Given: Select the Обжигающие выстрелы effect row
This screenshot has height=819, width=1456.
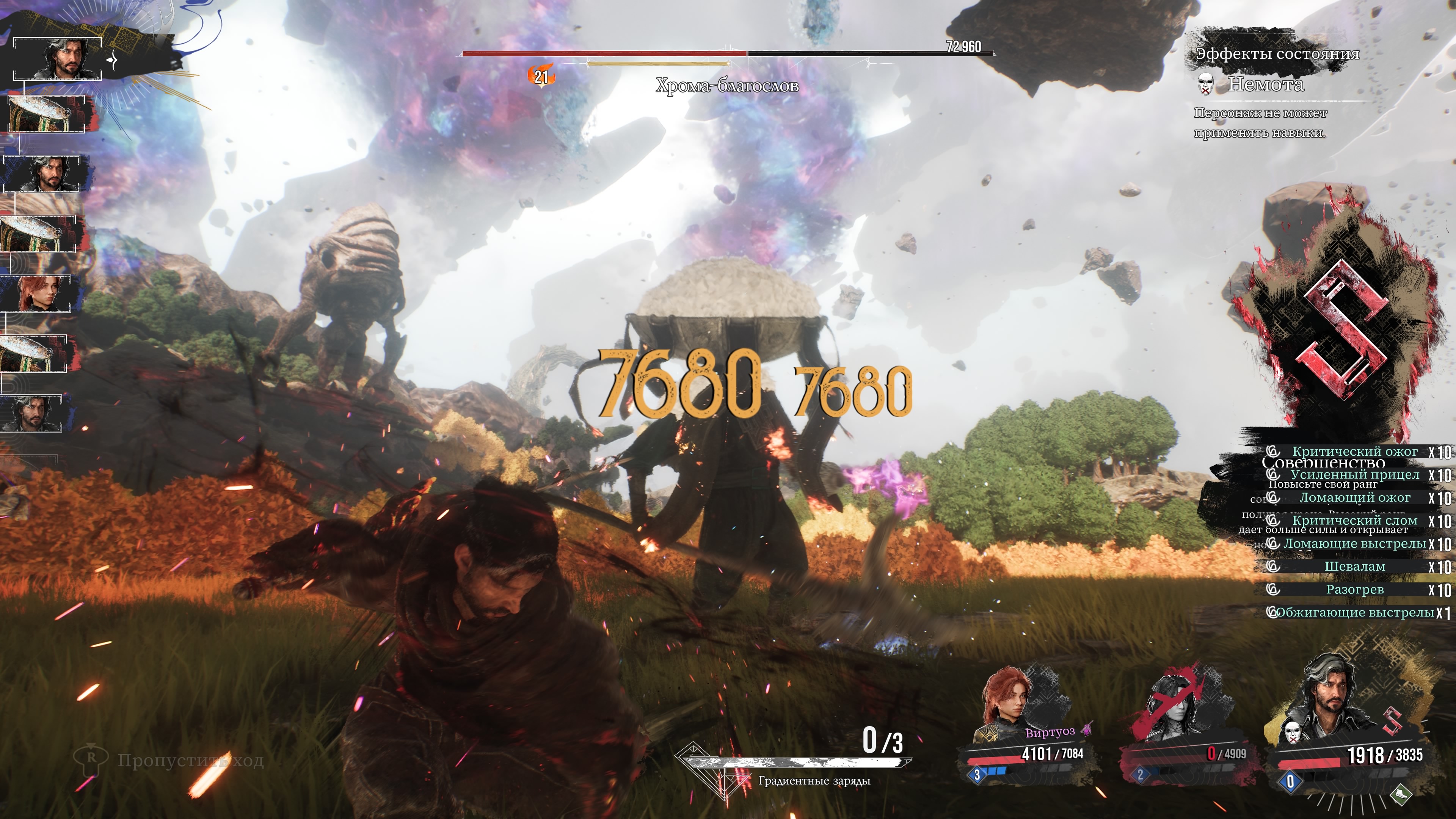Looking at the screenshot, I should [x=1354, y=613].
